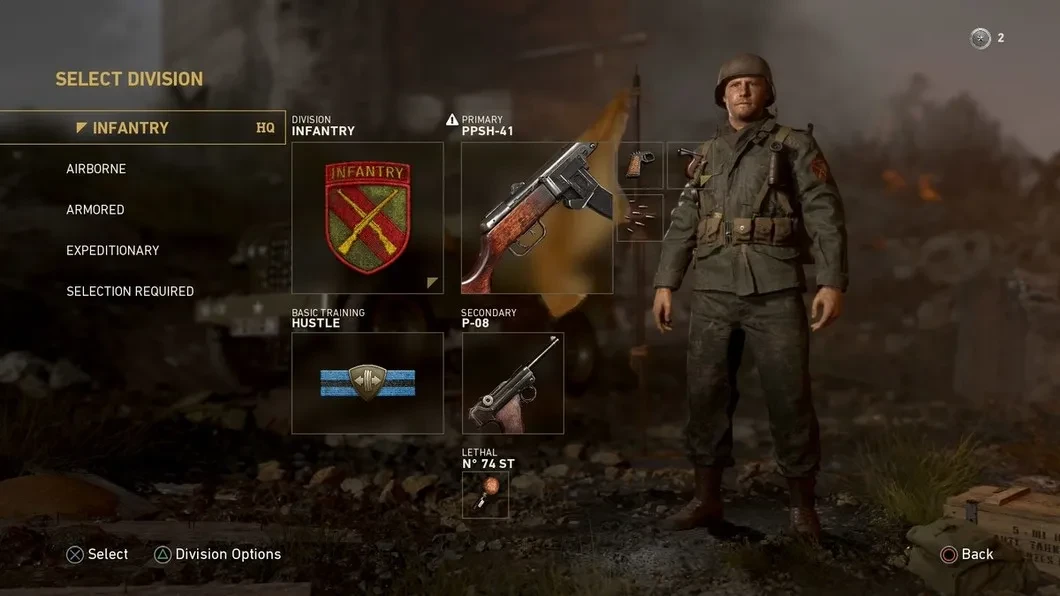This screenshot has width=1060, height=596.
Task: Switch to the Armored division
Action: 95,210
